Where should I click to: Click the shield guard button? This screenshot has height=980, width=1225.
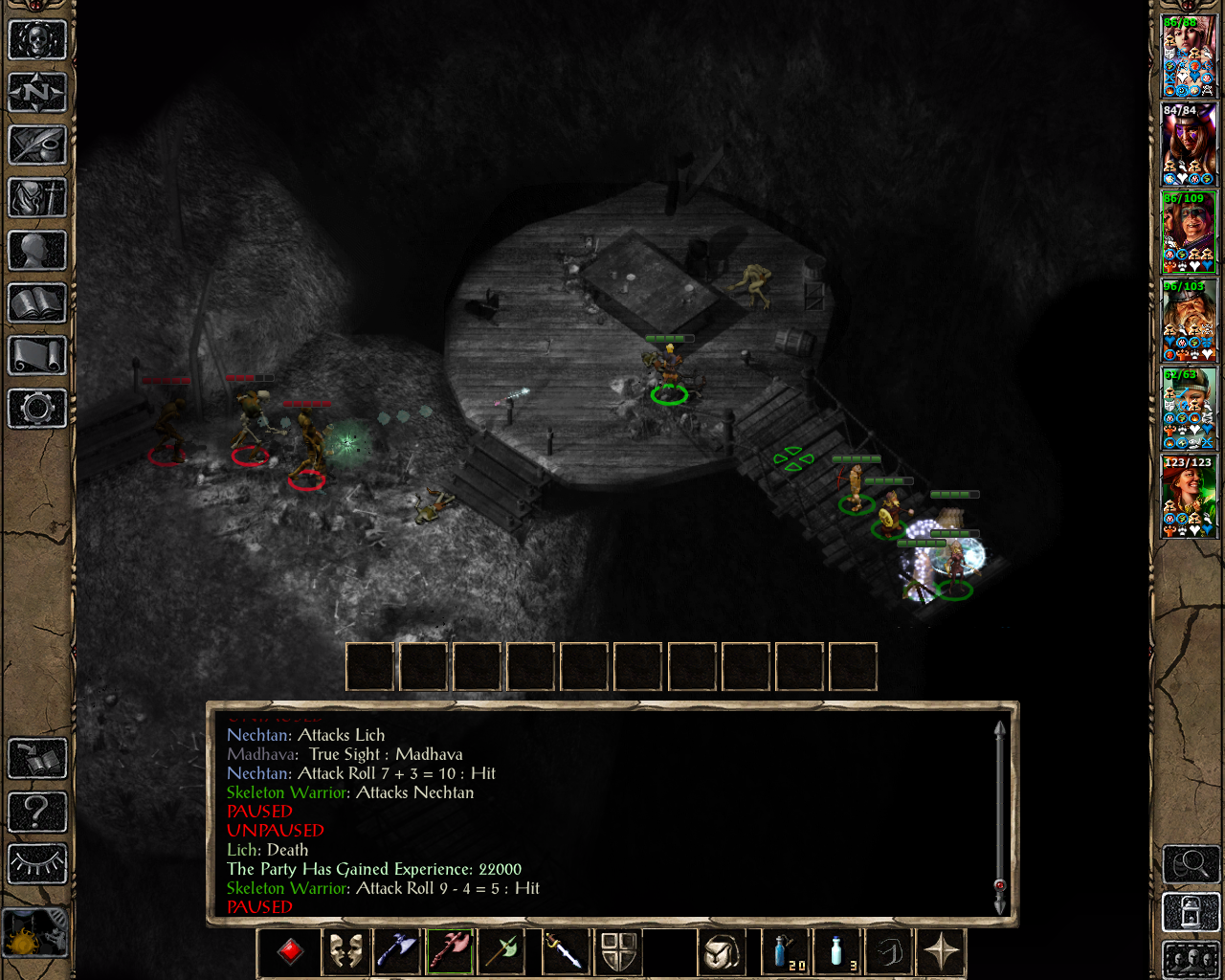[x=618, y=952]
